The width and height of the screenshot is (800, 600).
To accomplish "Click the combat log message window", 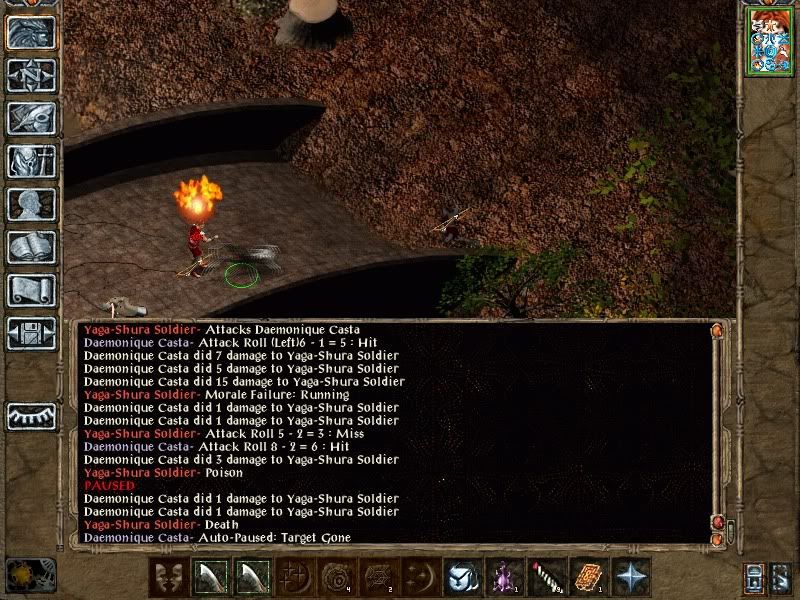I will click(400, 432).
